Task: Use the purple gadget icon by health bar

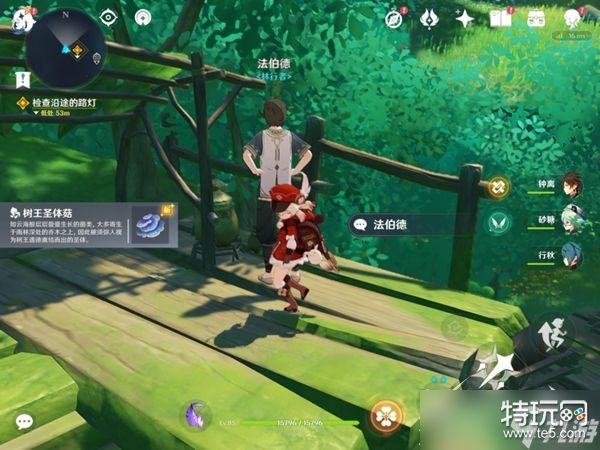Action: coord(194,413)
